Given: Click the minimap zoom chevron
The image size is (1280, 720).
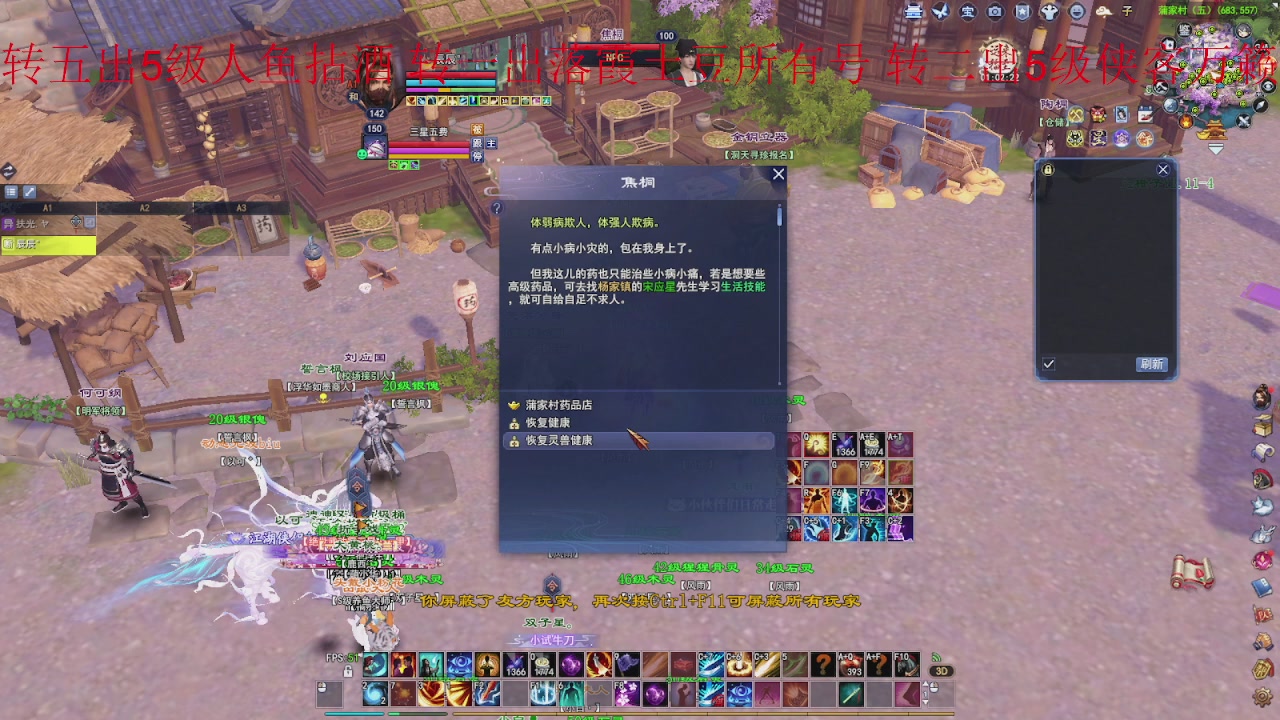Looking at the screenshot, I should [1216, 148].
